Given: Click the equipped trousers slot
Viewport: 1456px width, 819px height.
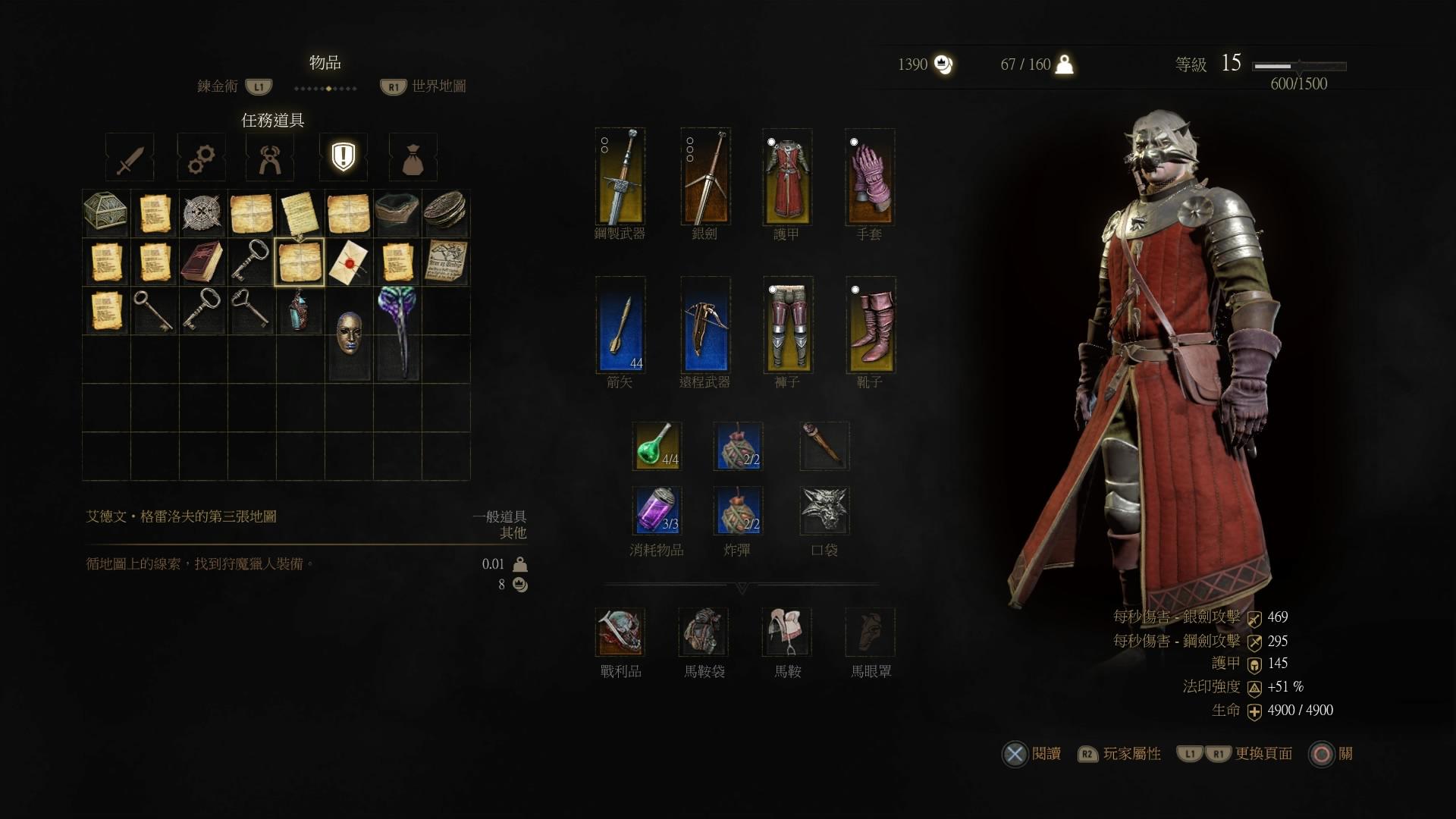Looking at the screenshot, I should 787,325.
